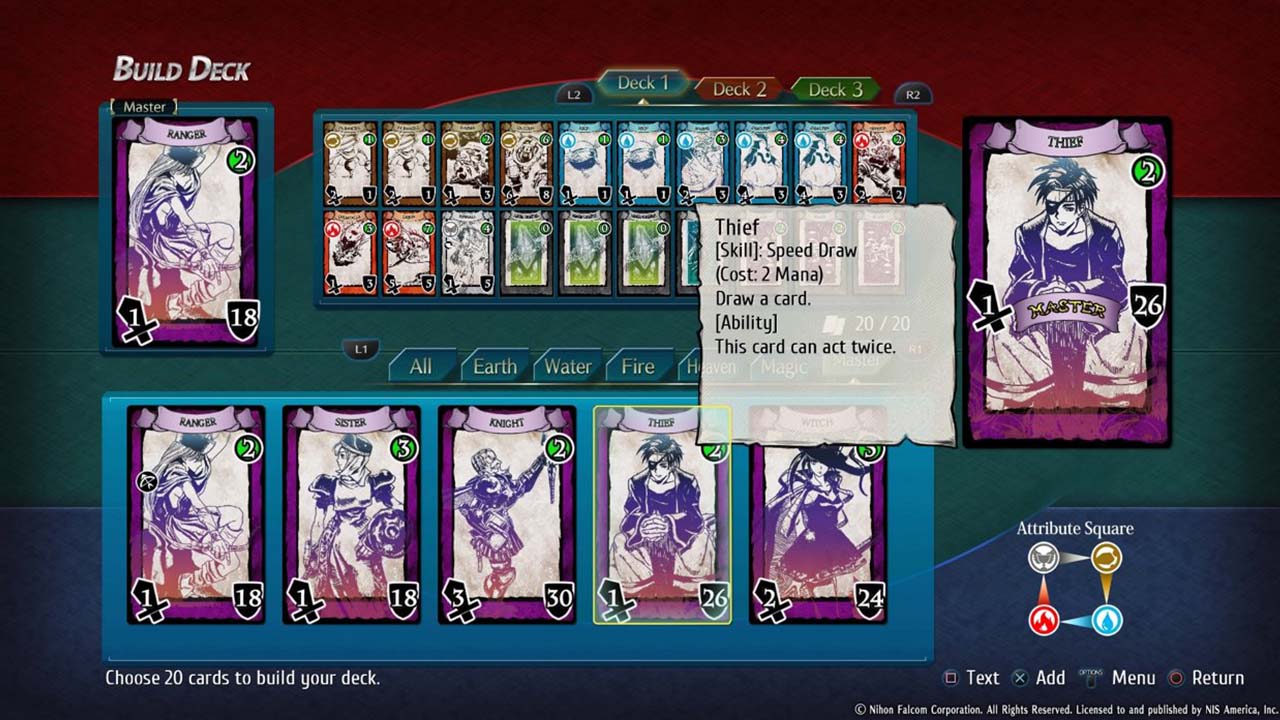Pick the Knight master card

pyautogui.click(x=506, y=514)
